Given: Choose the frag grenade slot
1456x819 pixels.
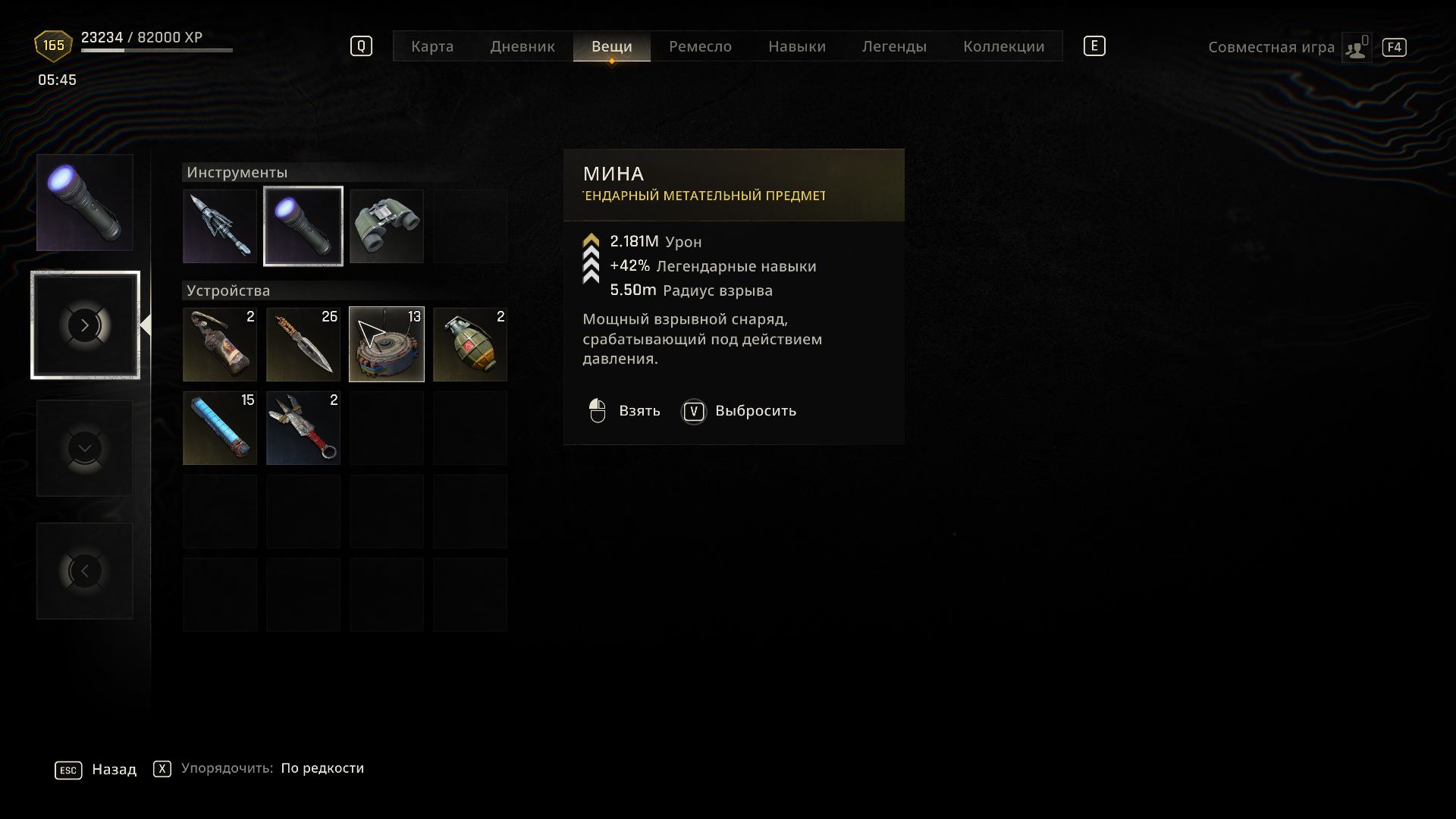Looking at the screenshot, I should click(470, 344).
